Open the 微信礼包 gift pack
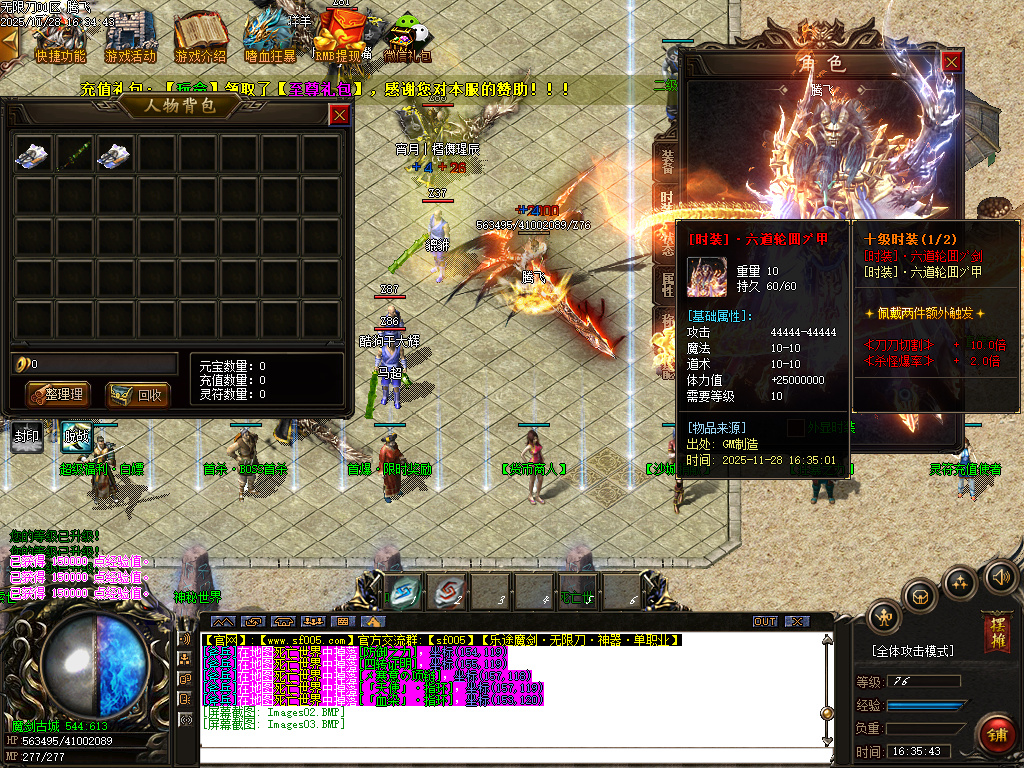 tap(410, 38)
